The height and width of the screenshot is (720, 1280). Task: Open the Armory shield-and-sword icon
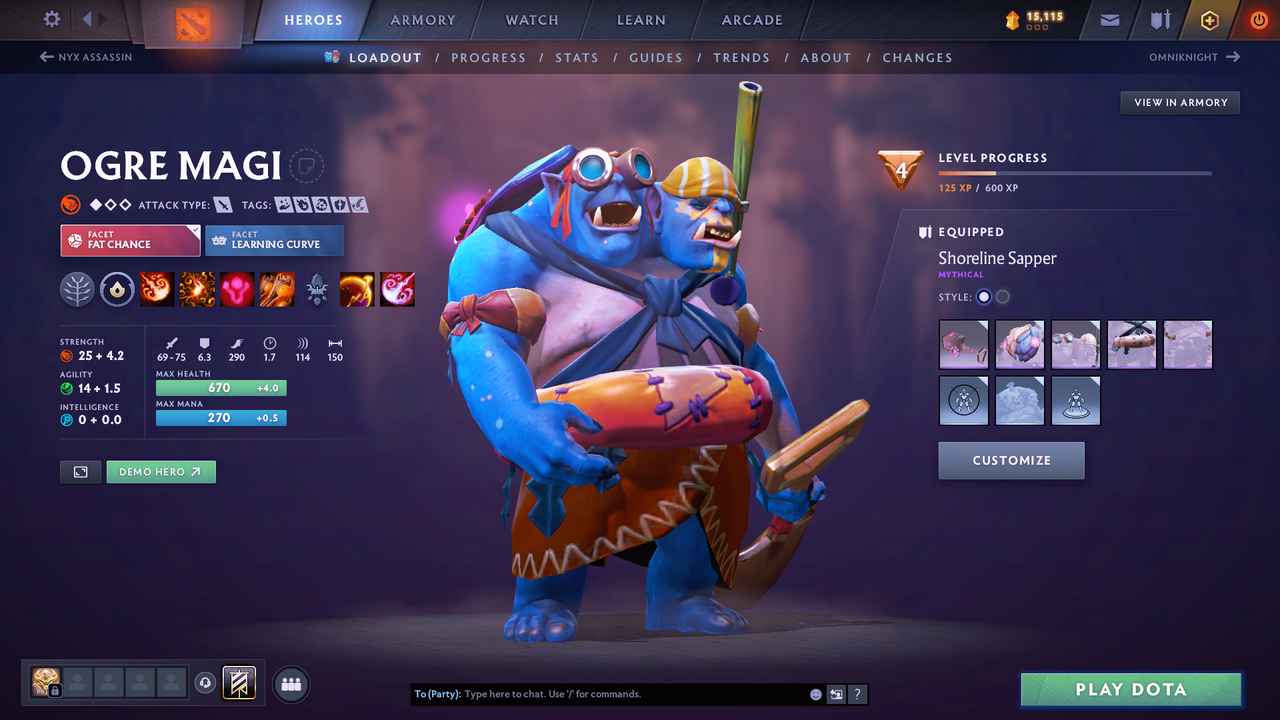pos(1158,19)
